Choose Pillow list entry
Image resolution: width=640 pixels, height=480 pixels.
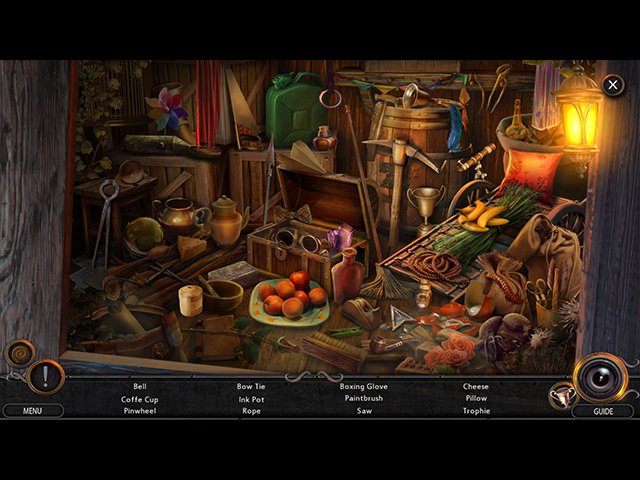click(475, 399)
